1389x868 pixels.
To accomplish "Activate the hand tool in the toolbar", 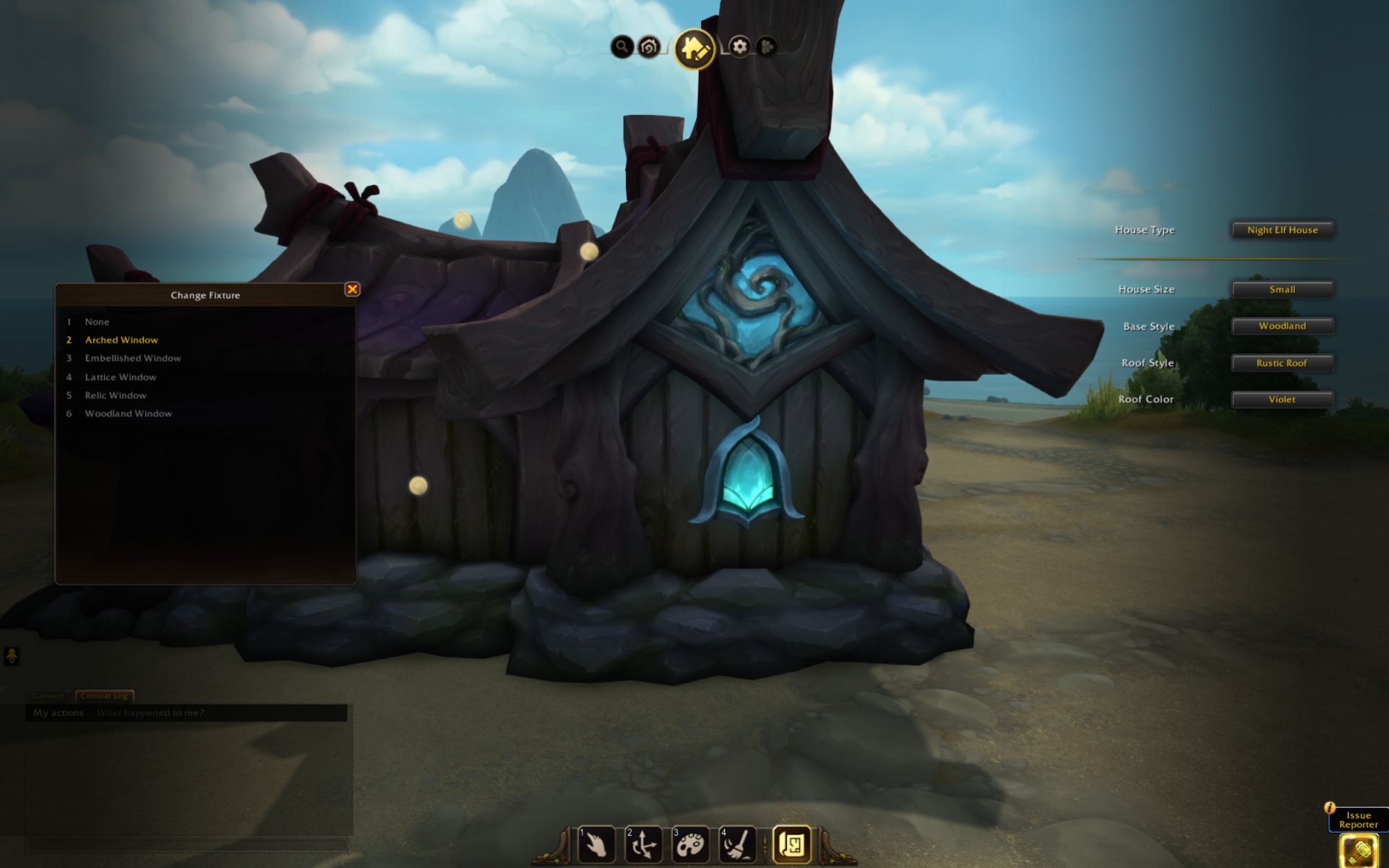I will (x=597, y=844).
